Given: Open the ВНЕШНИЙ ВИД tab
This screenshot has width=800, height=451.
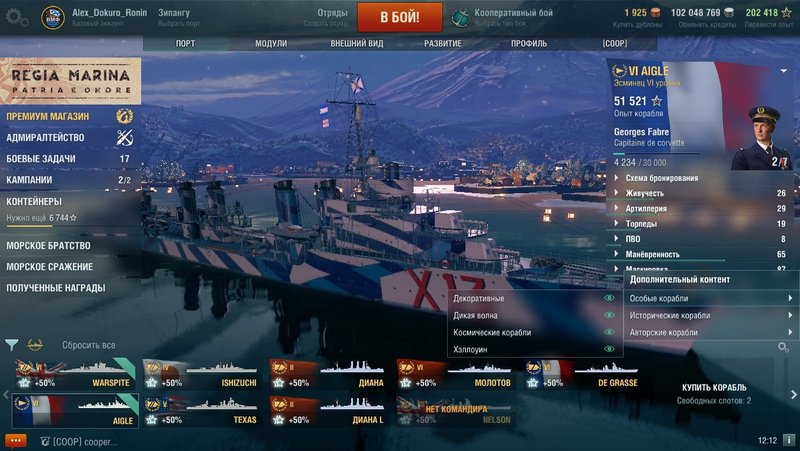Looking at the screenshot, I should (357, 44).
